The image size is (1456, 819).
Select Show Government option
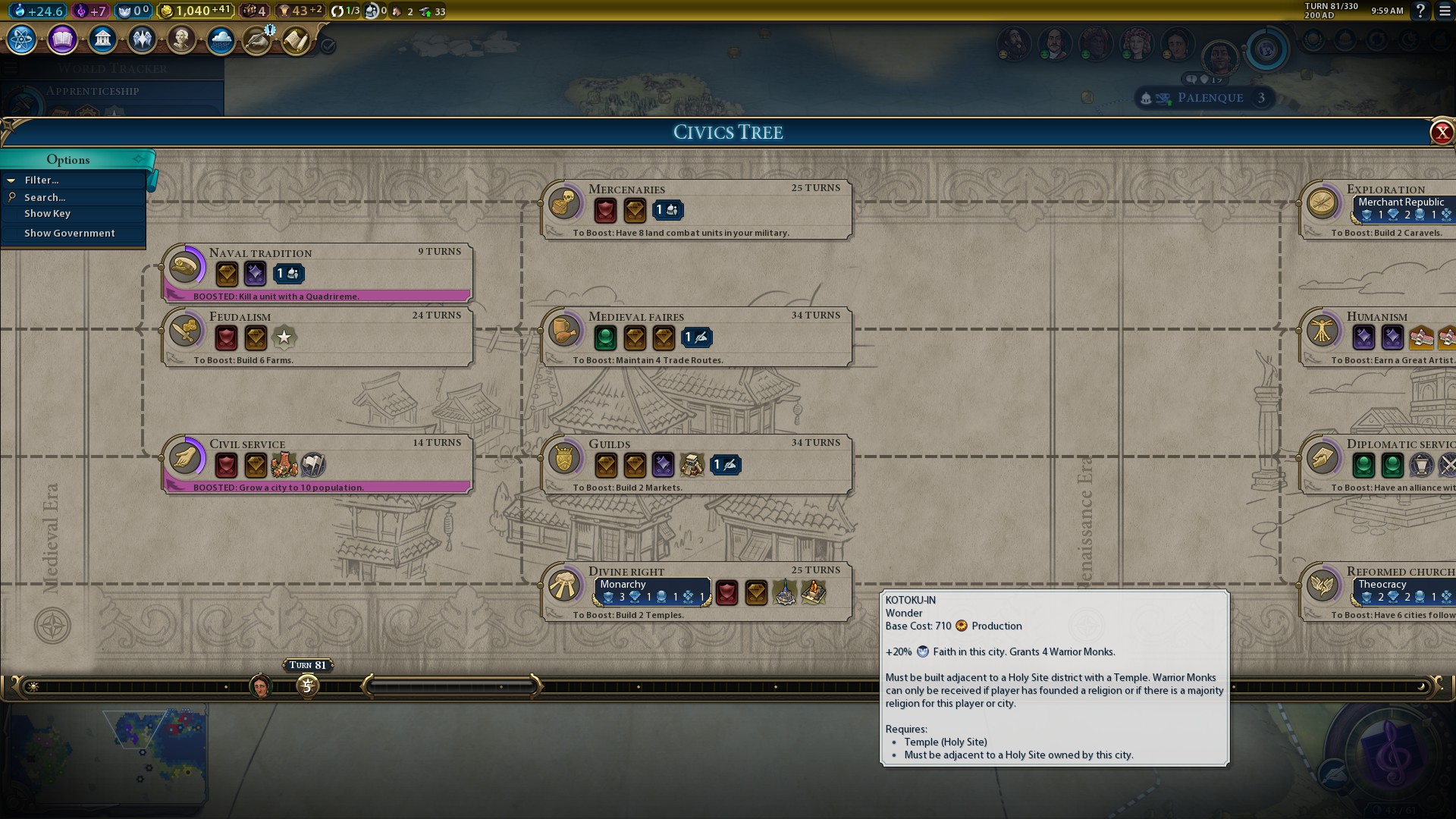pyautogui.click(x=70, y=234)
